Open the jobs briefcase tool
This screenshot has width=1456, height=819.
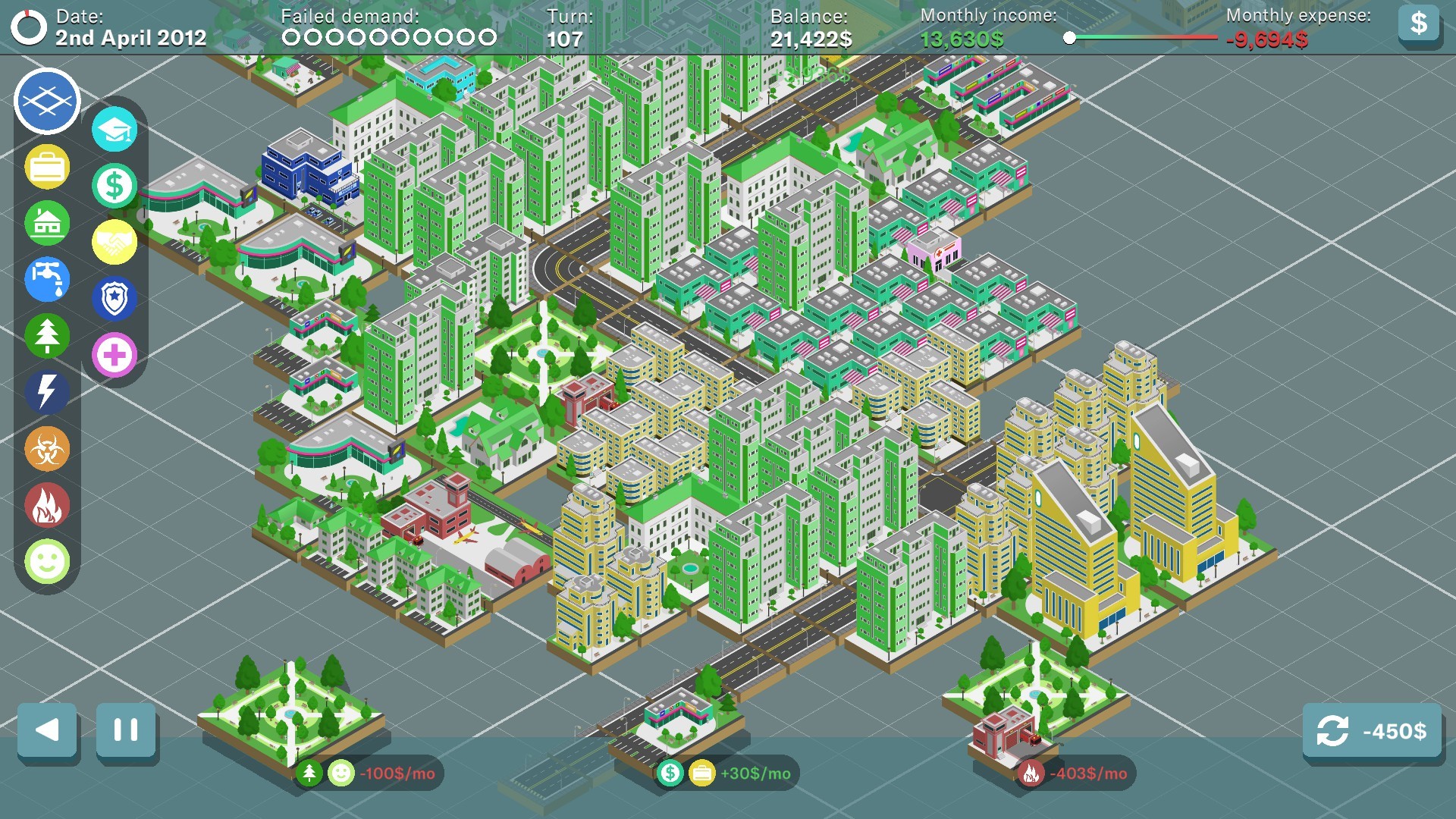[x=46, y=168]
